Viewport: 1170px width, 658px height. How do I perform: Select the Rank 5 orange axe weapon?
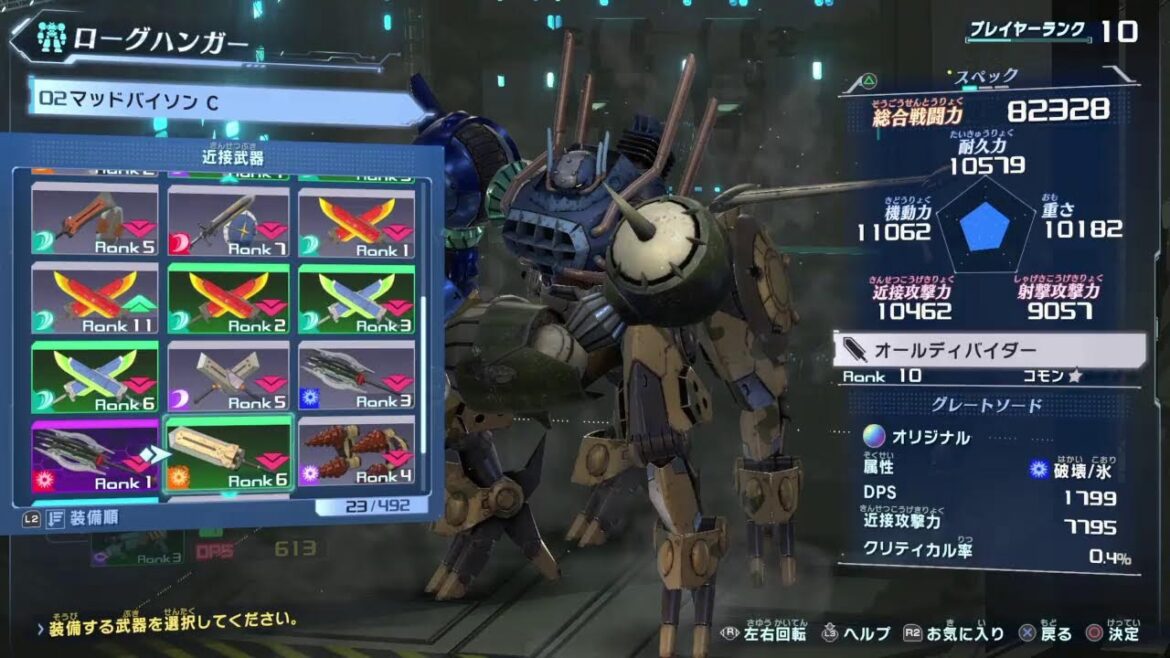pos(96,222)
